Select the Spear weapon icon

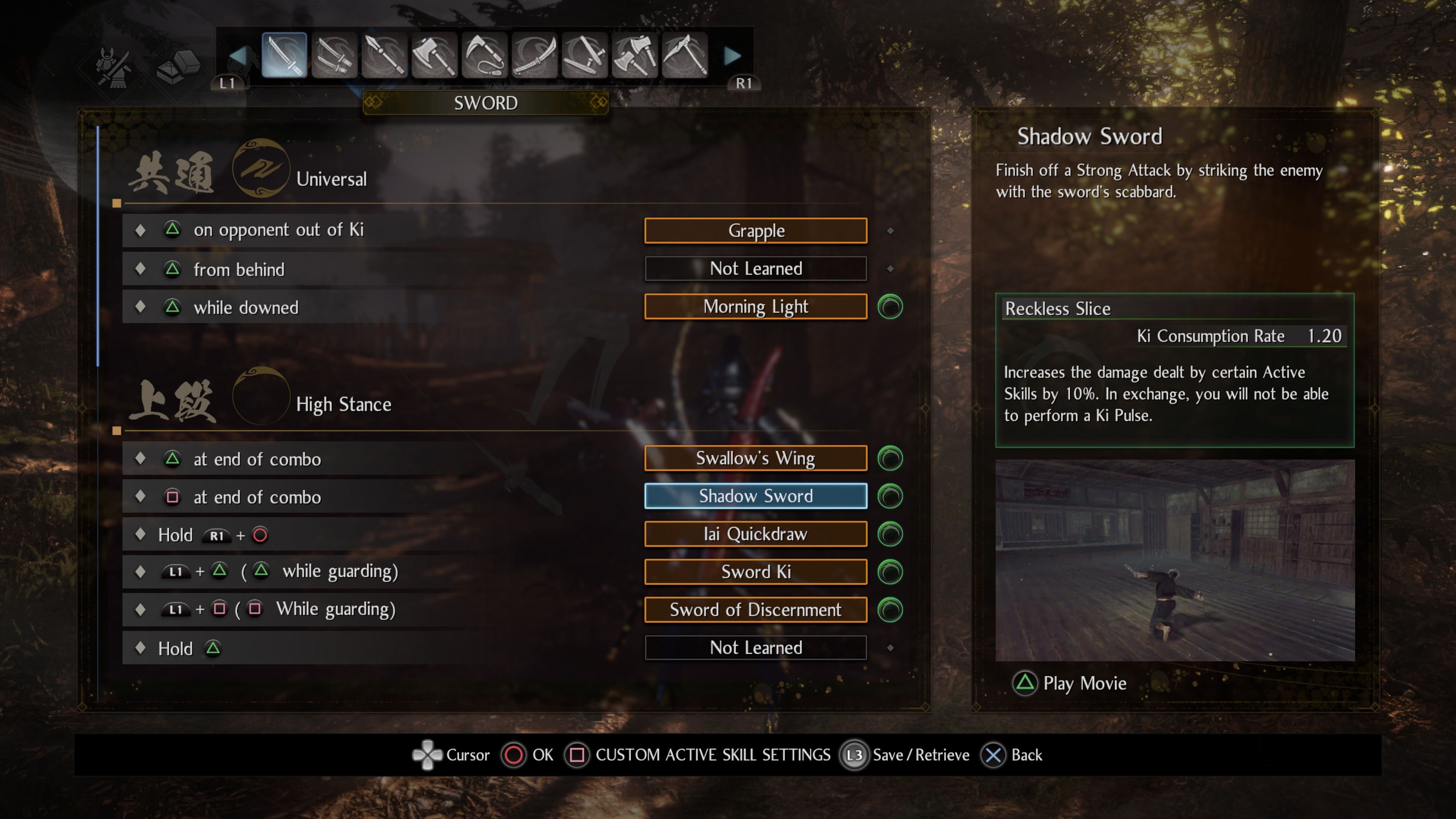click(384, 54)
